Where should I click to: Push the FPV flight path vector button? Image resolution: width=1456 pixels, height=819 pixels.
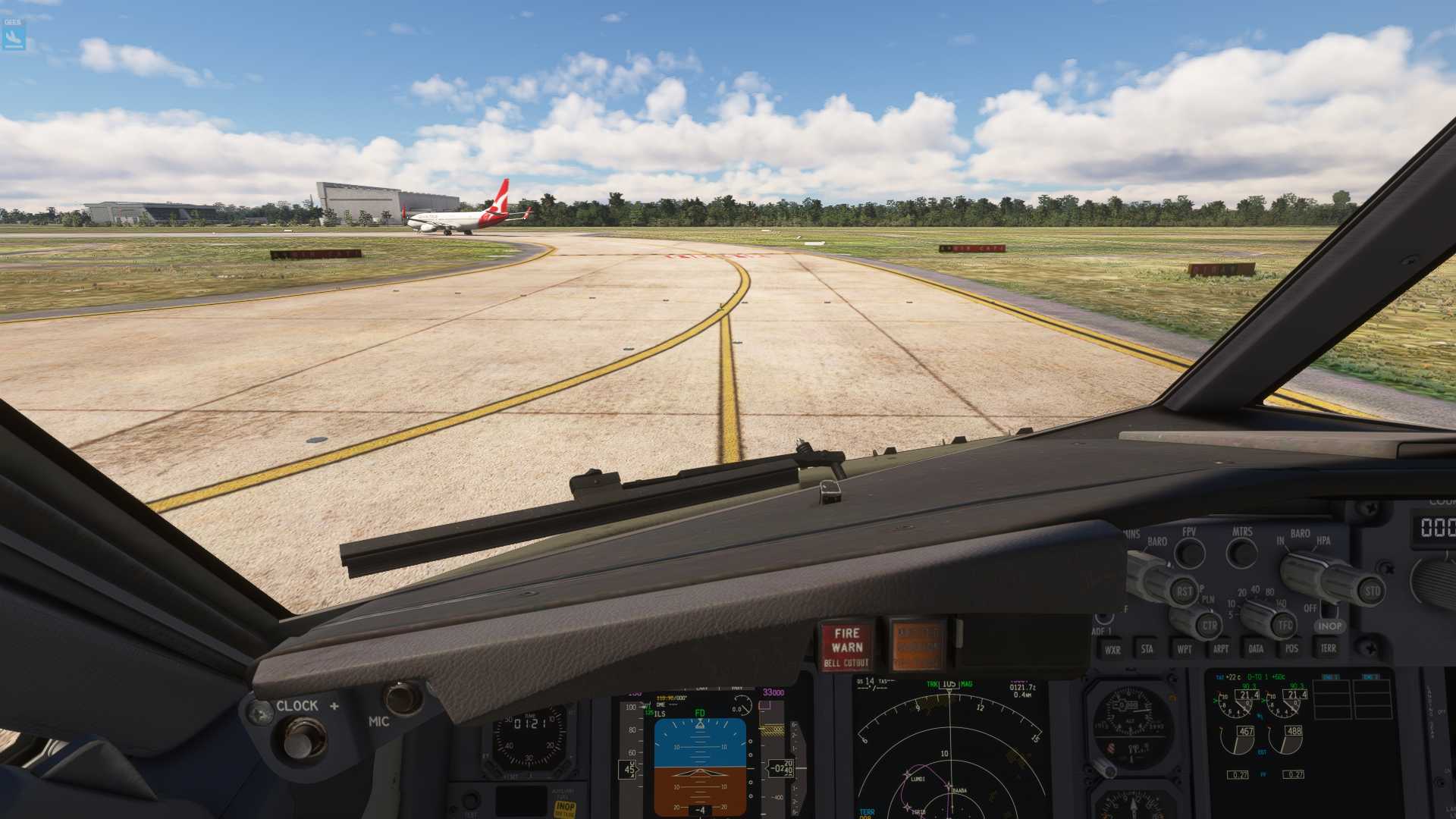click(x=1189, y=553)
